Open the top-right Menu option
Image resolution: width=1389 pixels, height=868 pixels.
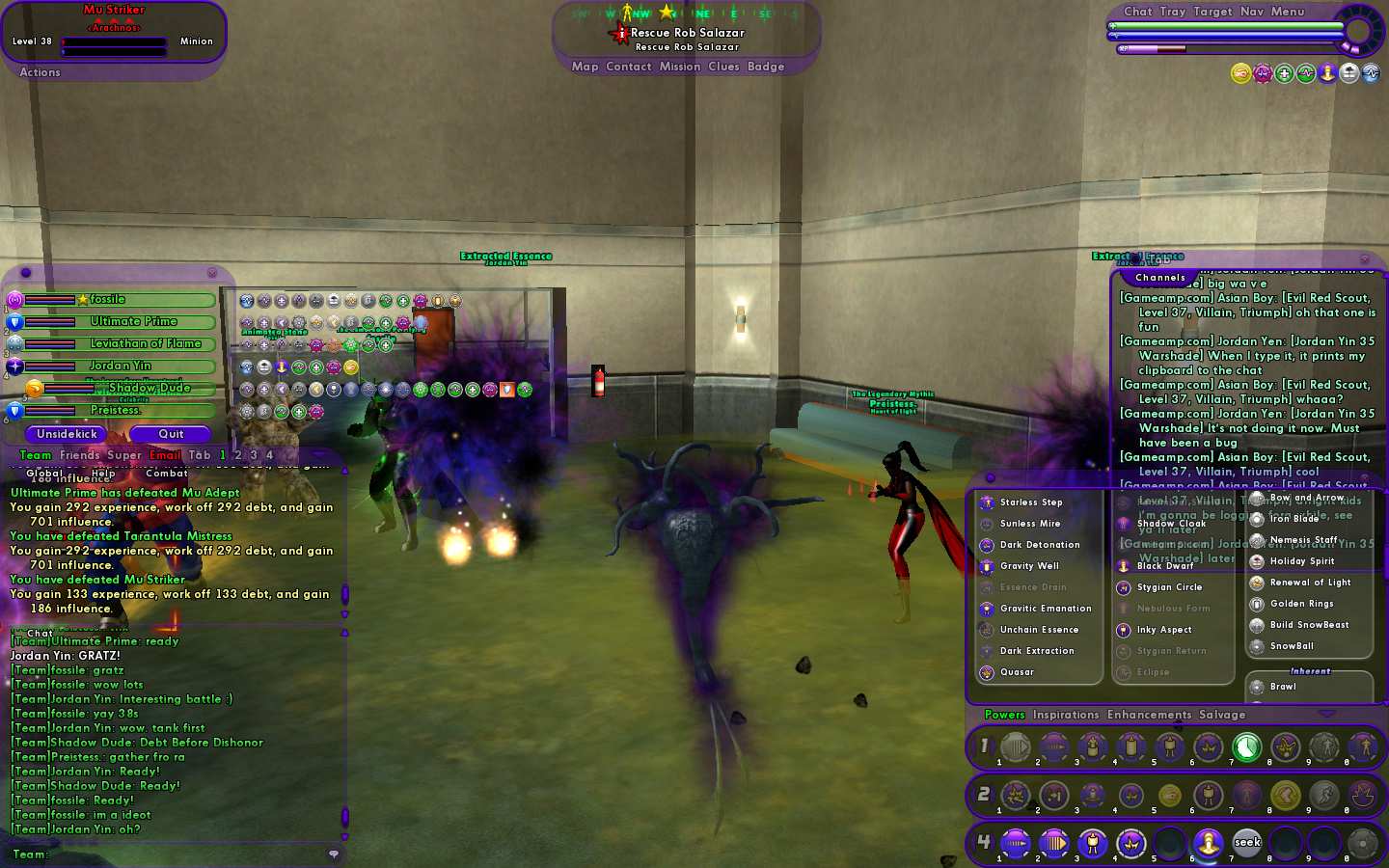(x=1288, y=12)
